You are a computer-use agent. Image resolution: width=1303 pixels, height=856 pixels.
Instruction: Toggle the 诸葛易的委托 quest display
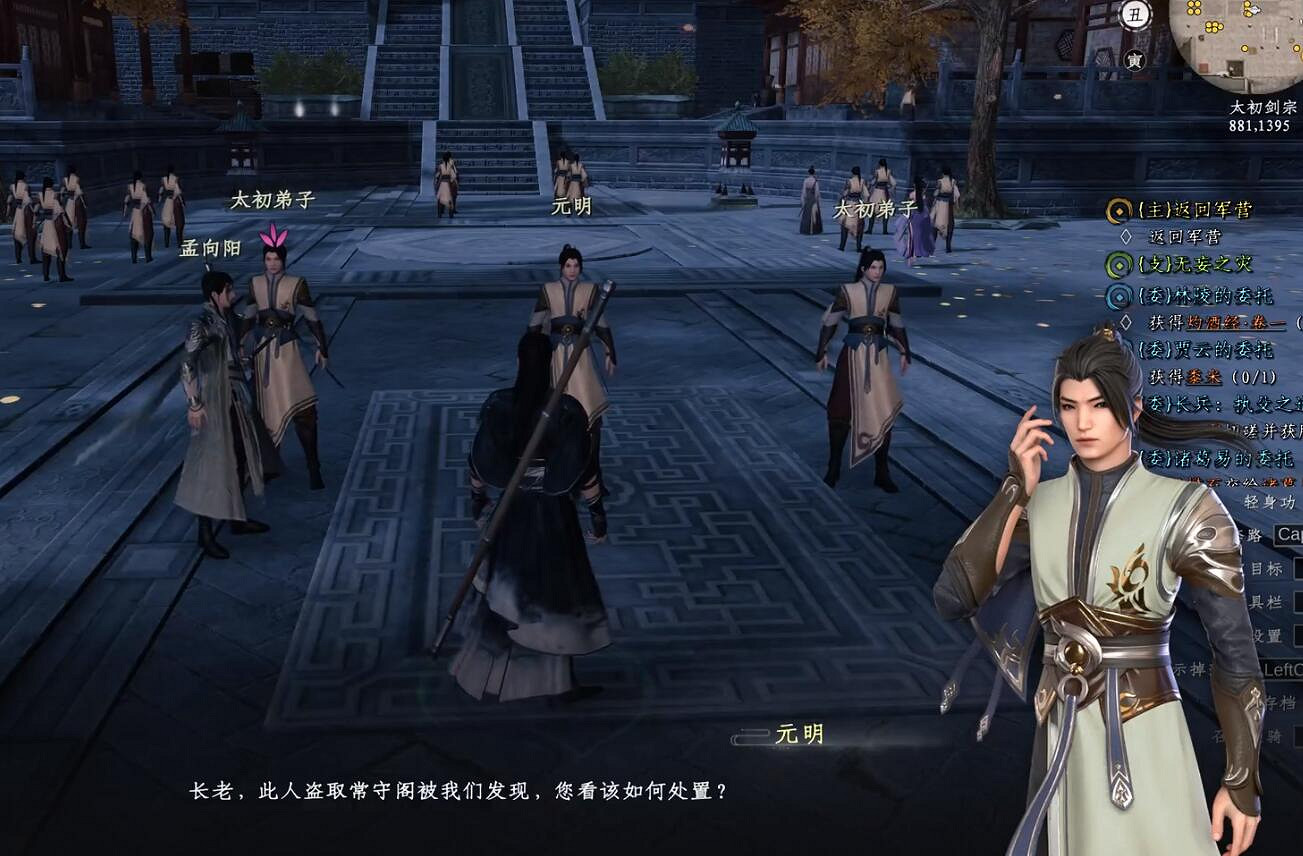[1216, 456]
